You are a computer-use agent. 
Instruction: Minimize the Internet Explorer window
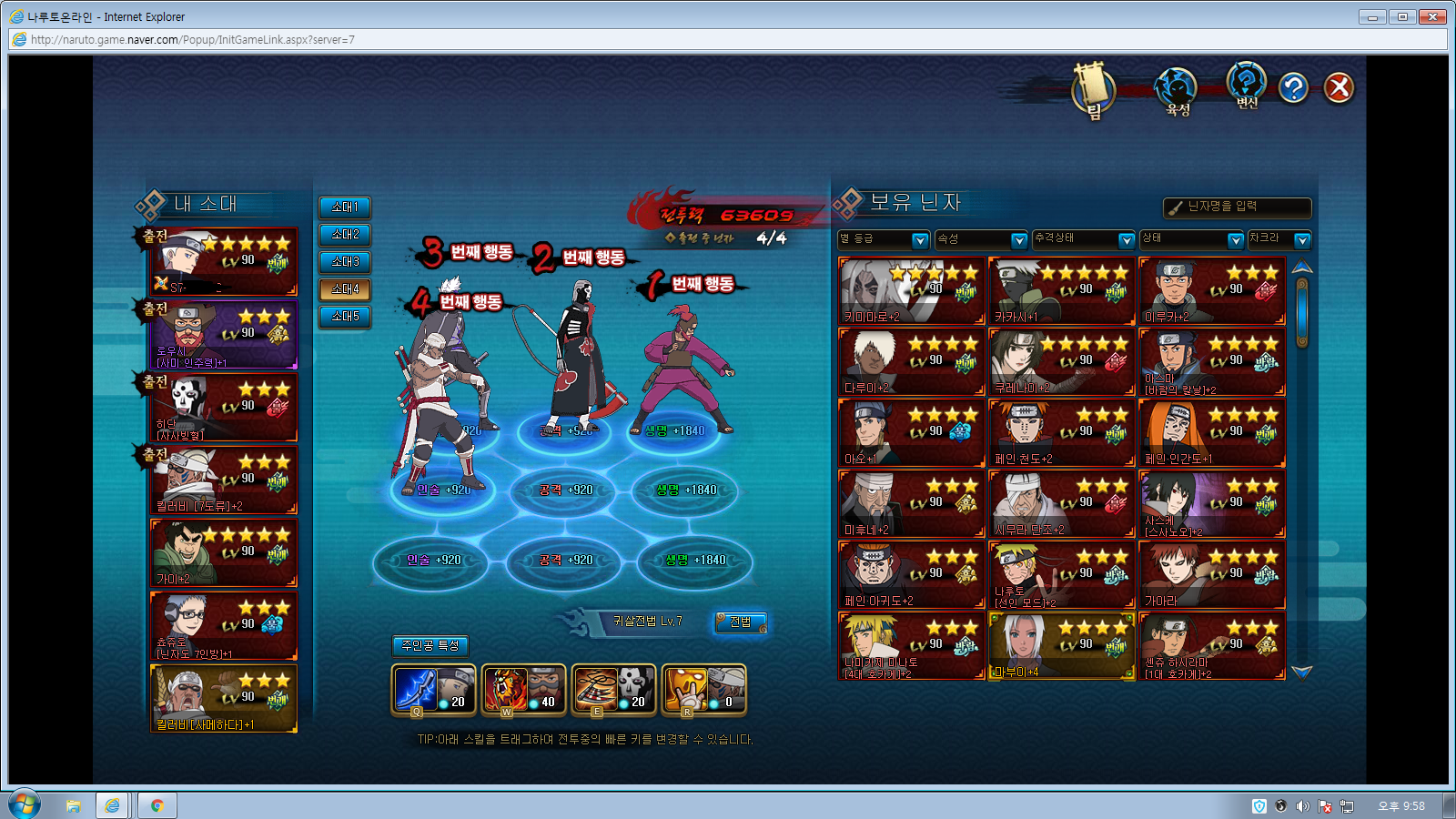[x=1371, y=16]
